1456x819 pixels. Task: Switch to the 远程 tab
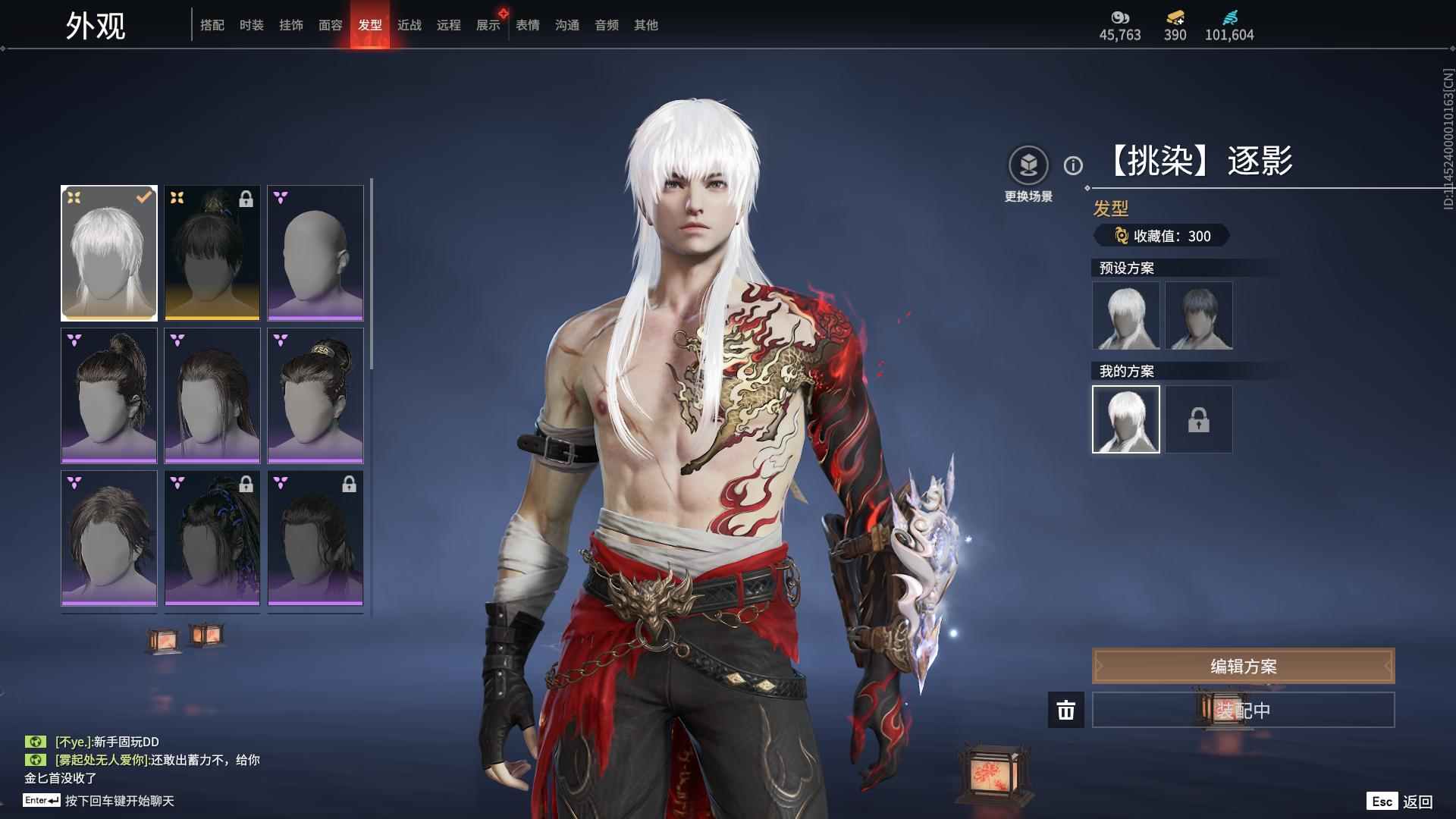point(448,25)
